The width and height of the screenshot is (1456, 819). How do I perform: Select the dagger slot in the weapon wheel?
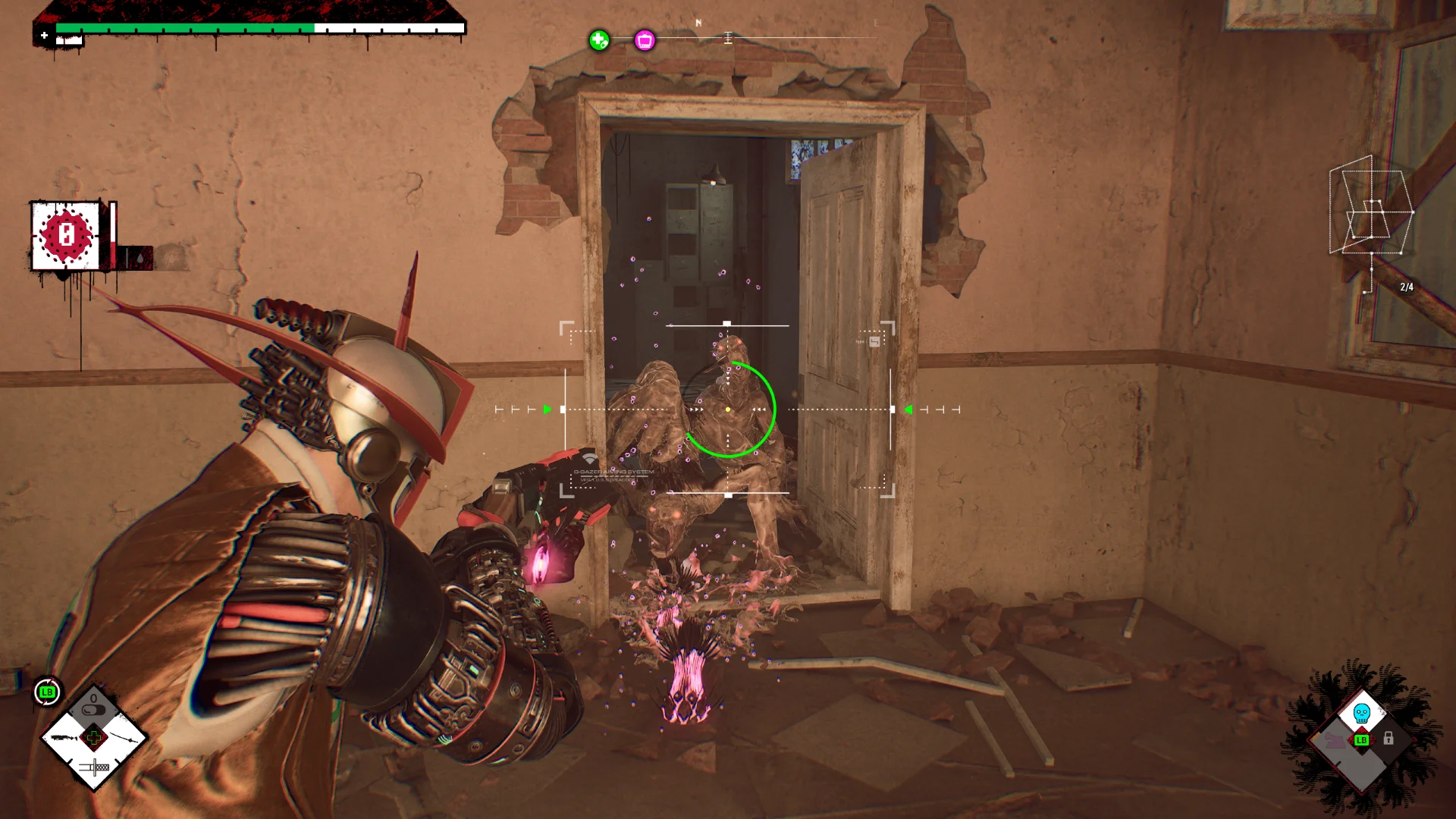click(x=94, y=767)
